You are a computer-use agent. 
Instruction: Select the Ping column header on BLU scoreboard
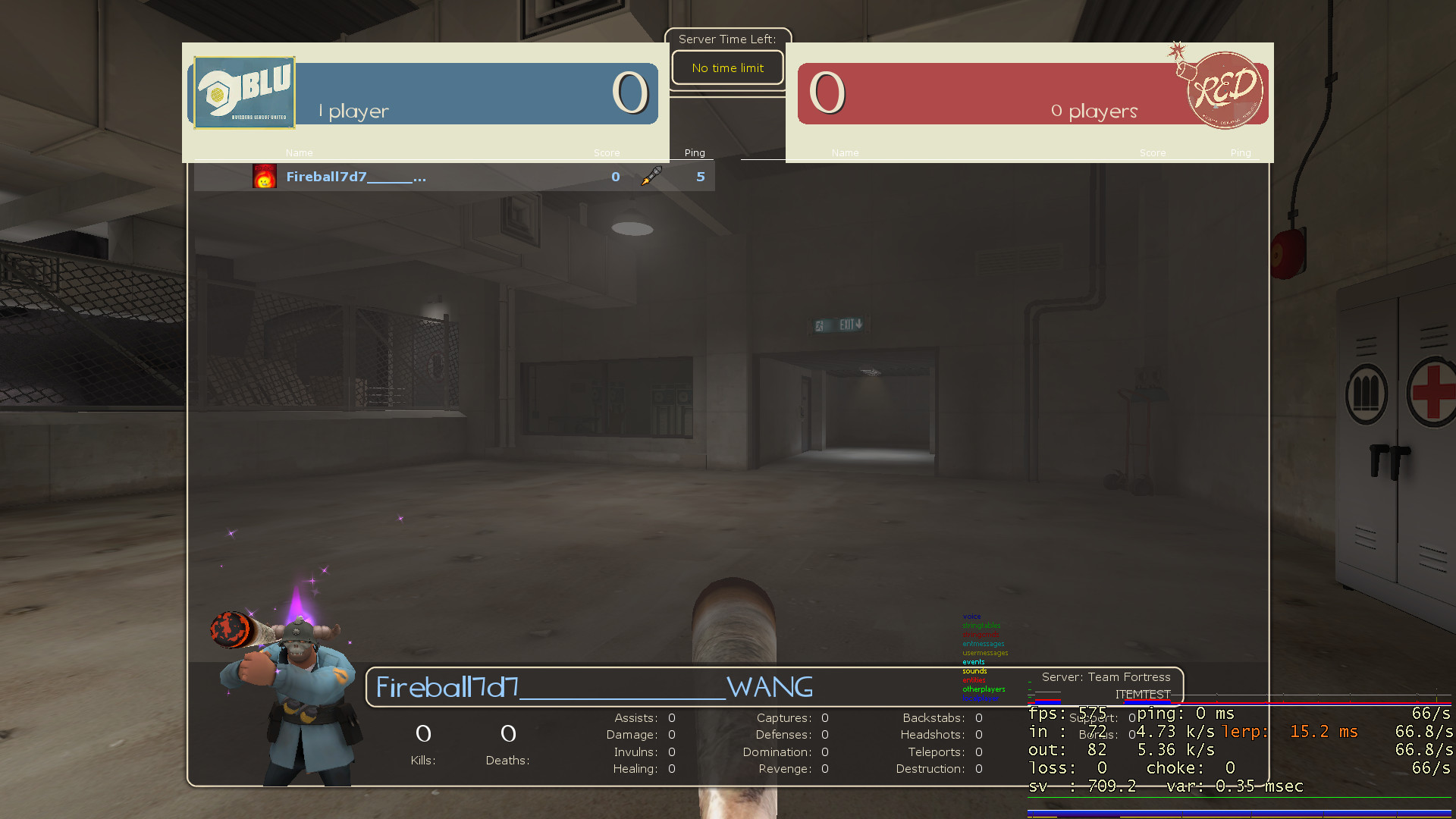(x=694, y=152)
